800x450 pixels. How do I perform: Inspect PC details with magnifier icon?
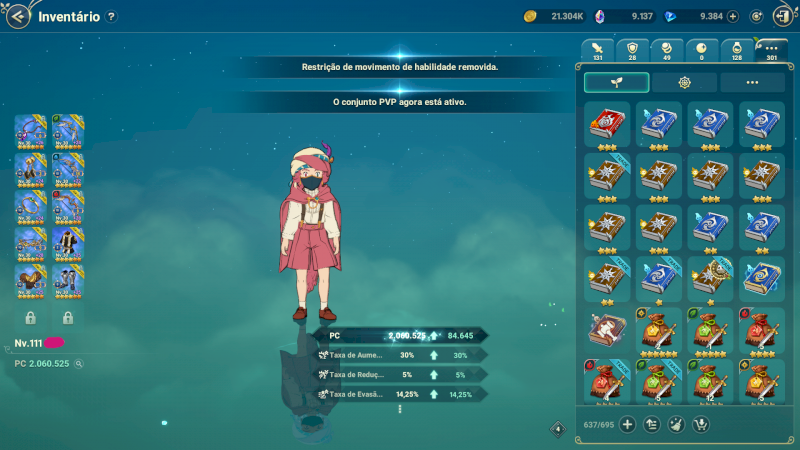(x=79, y=363)
